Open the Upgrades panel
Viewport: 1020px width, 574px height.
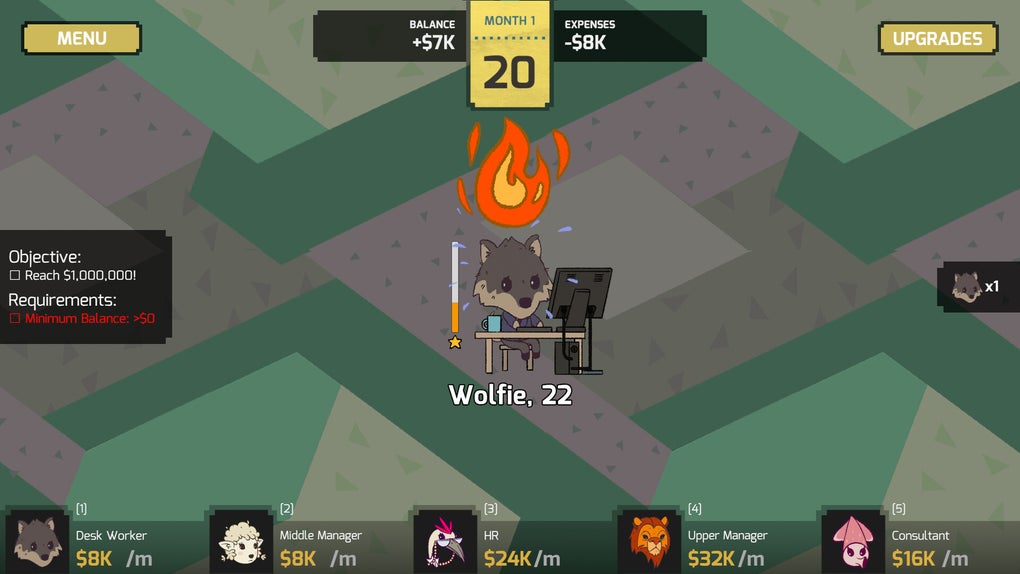point(937,39)
